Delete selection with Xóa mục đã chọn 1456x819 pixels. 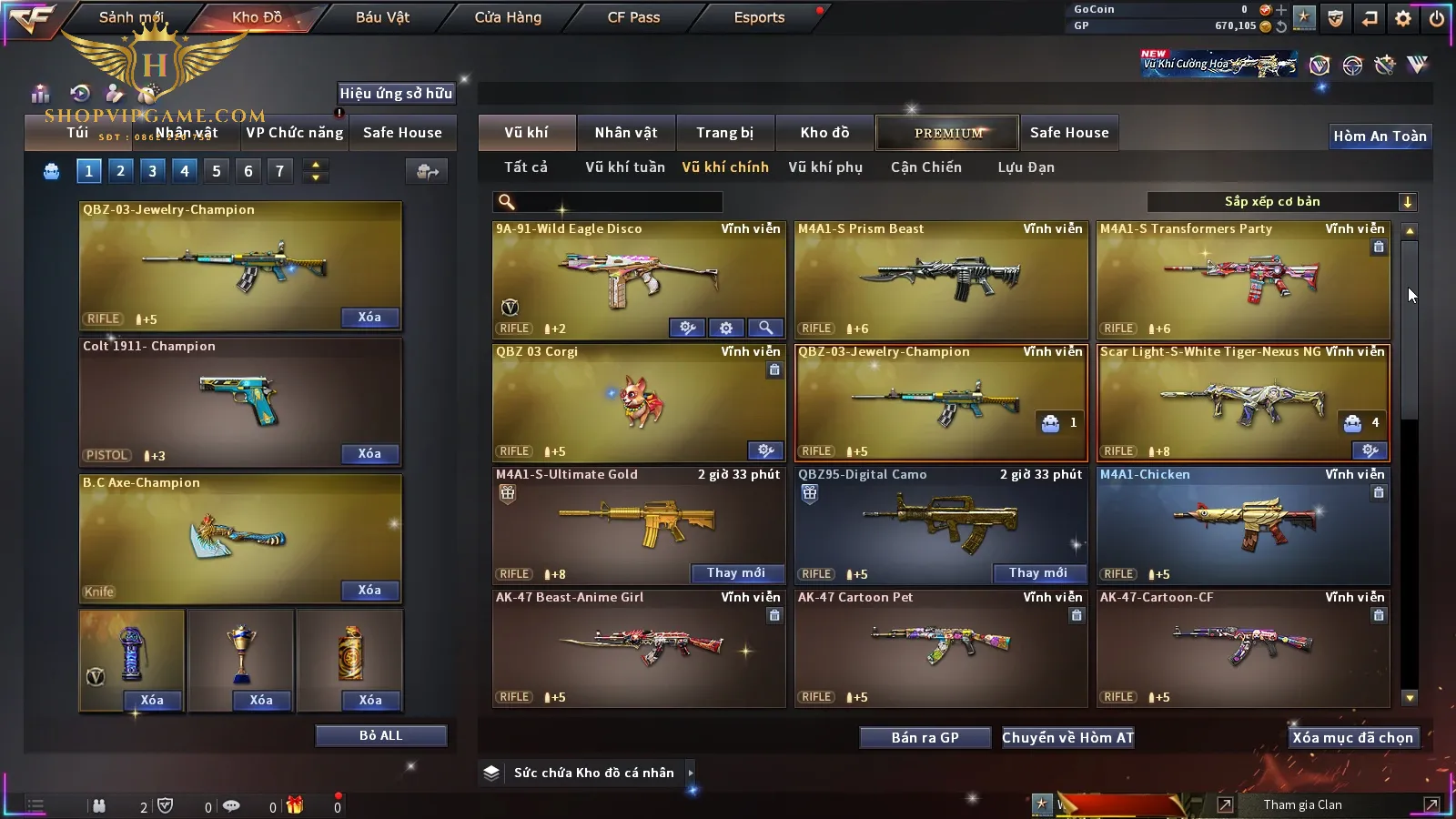point(1352,738)
